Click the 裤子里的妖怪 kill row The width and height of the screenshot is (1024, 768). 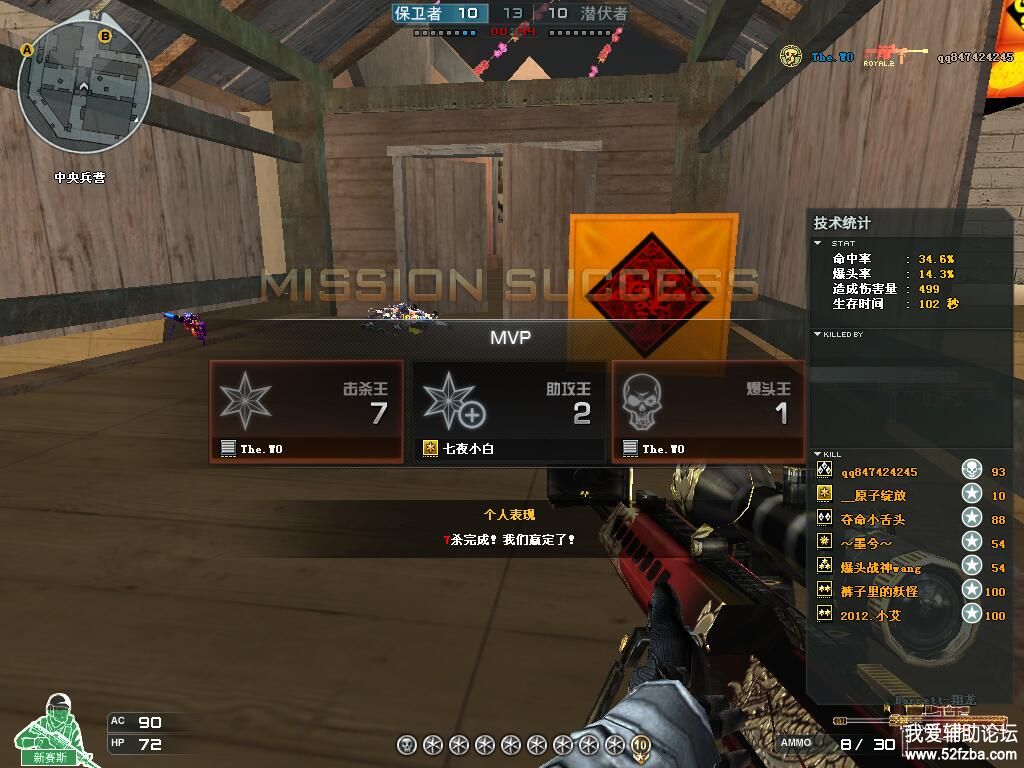[x=879, y=591]
